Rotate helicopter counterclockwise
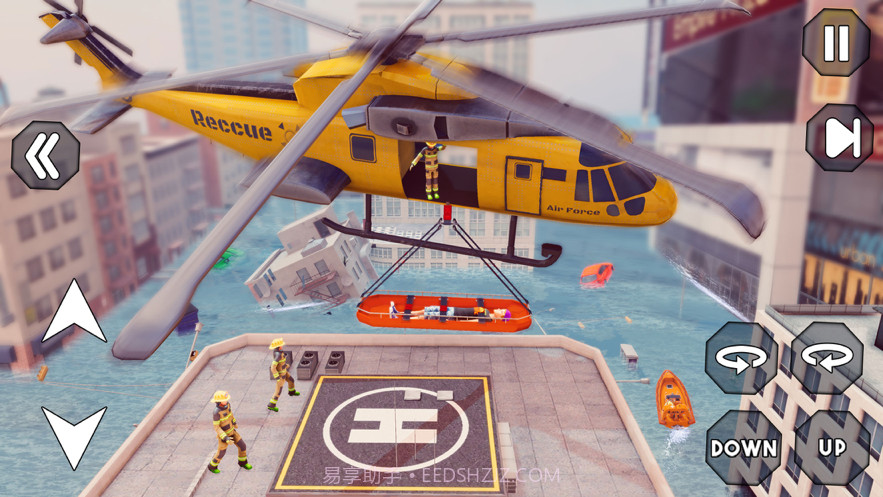 741,357
